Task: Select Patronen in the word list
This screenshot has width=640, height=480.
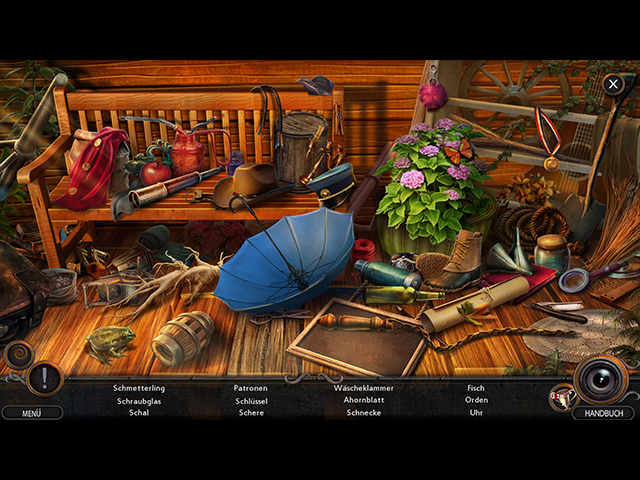Action: [x=251, y=388]
